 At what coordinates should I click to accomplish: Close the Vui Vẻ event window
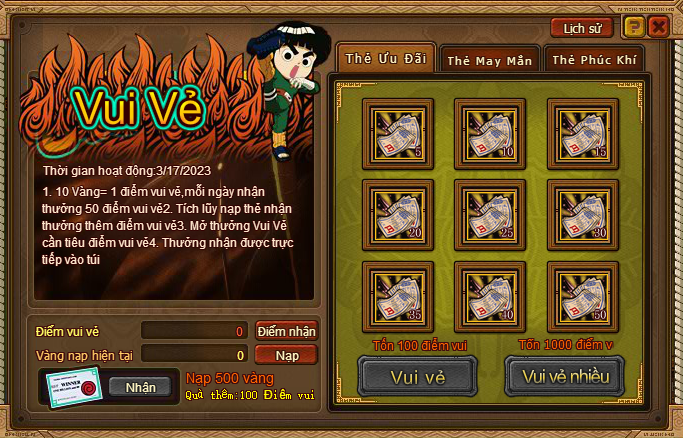[x=657, y=27]
